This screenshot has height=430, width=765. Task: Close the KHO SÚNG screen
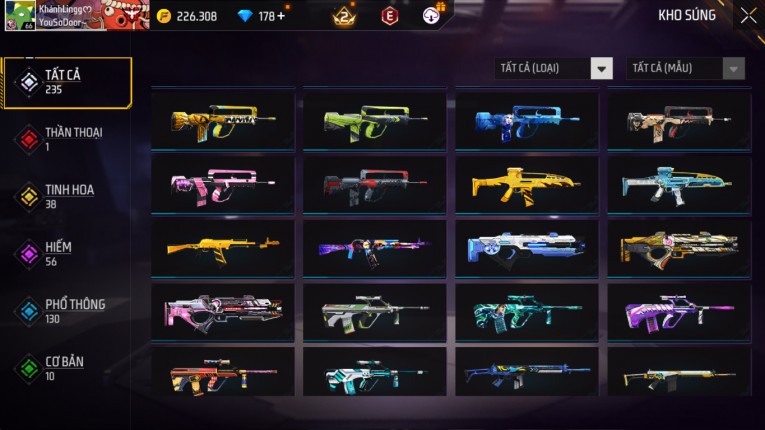748,16
